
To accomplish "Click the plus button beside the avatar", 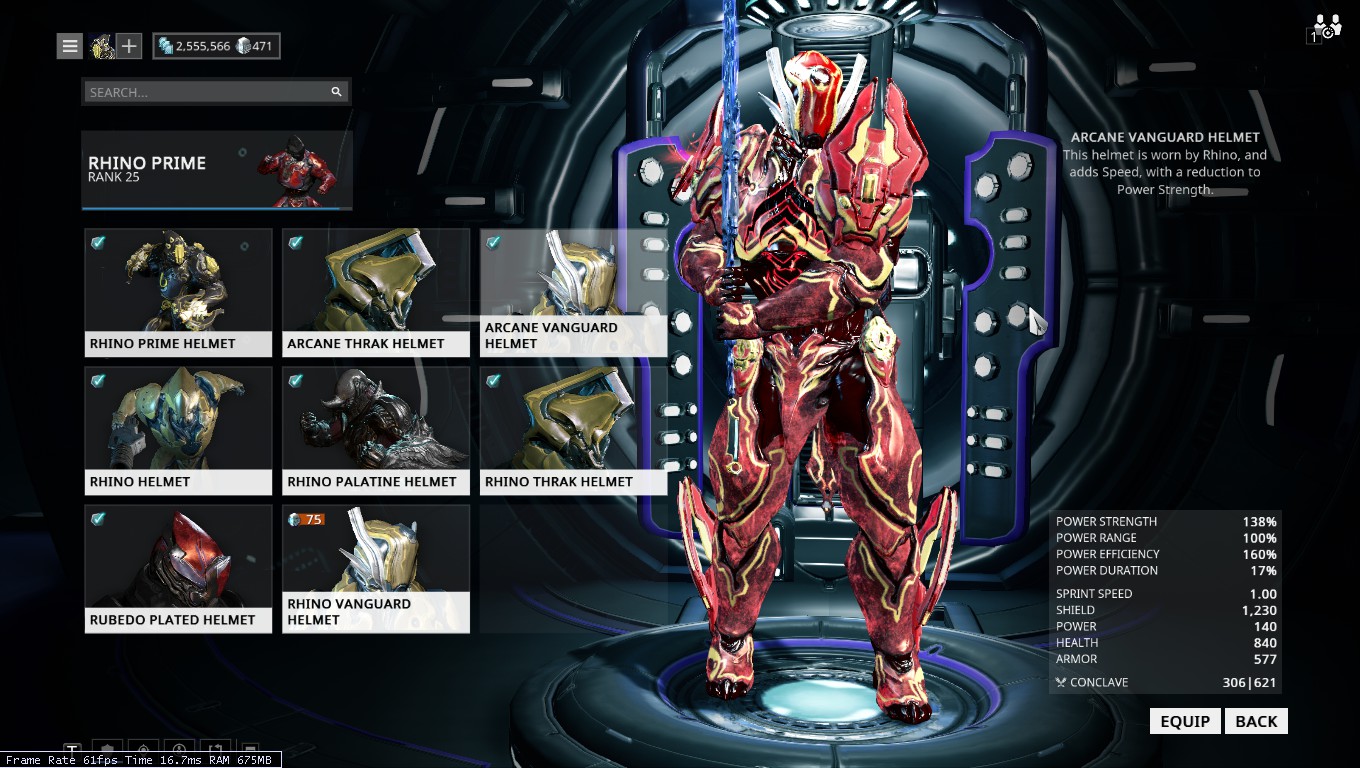I will click(129, 45).
